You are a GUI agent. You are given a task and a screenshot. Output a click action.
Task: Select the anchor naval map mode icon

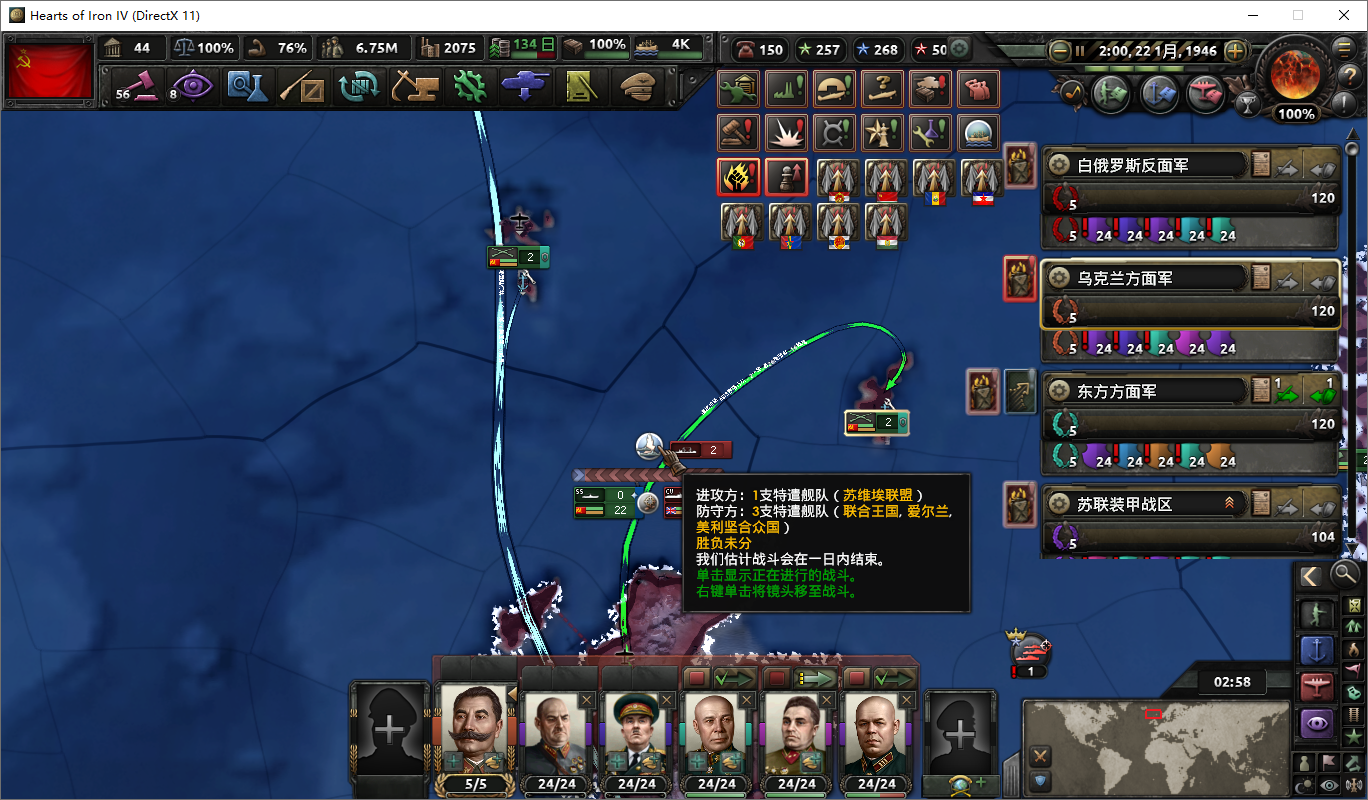click(x=1318, y=650)
